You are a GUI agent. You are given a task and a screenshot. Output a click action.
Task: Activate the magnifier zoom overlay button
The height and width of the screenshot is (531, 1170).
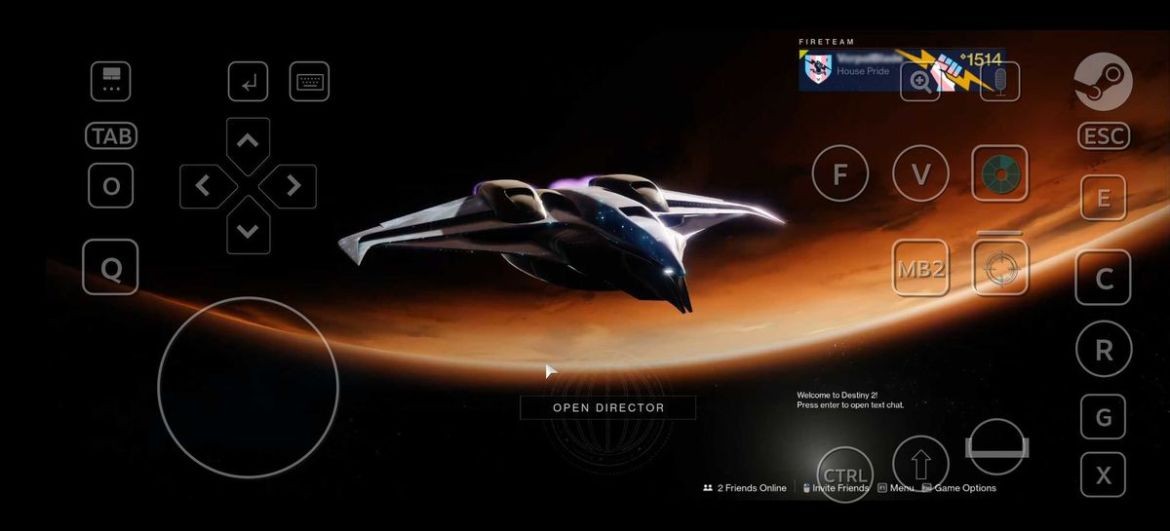click(x=920, y=82)
